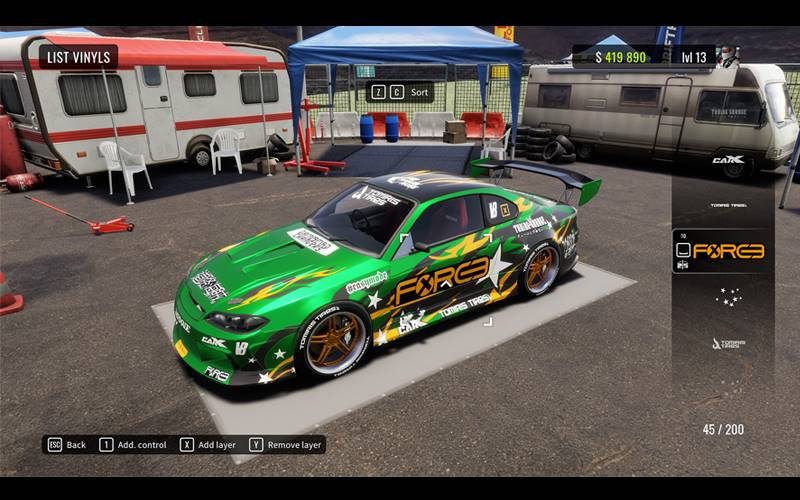This screenshot has height=500, width=800.
Task: Select the Tomas Tires vinyl above FORCE
Action: pos(727,205)
